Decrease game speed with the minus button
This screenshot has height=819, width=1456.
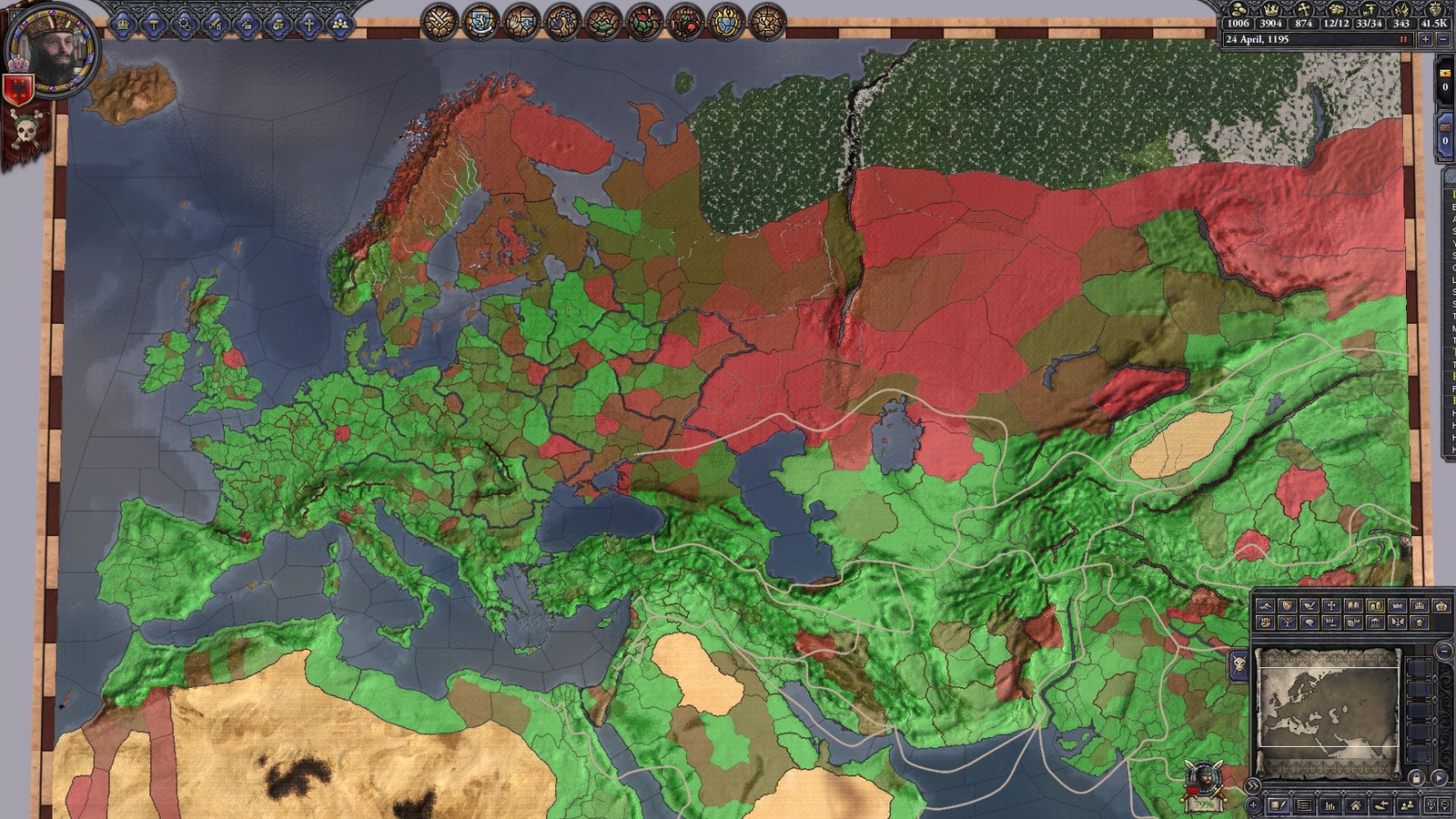[1442, 40]
